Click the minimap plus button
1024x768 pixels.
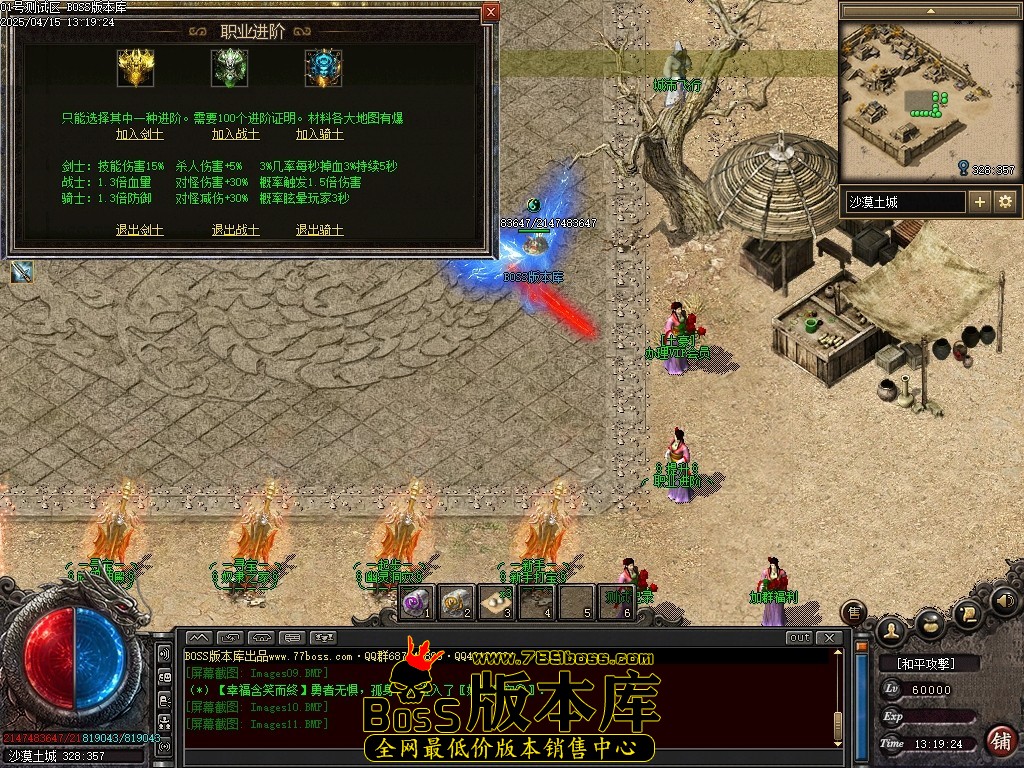tap(980, 202)
